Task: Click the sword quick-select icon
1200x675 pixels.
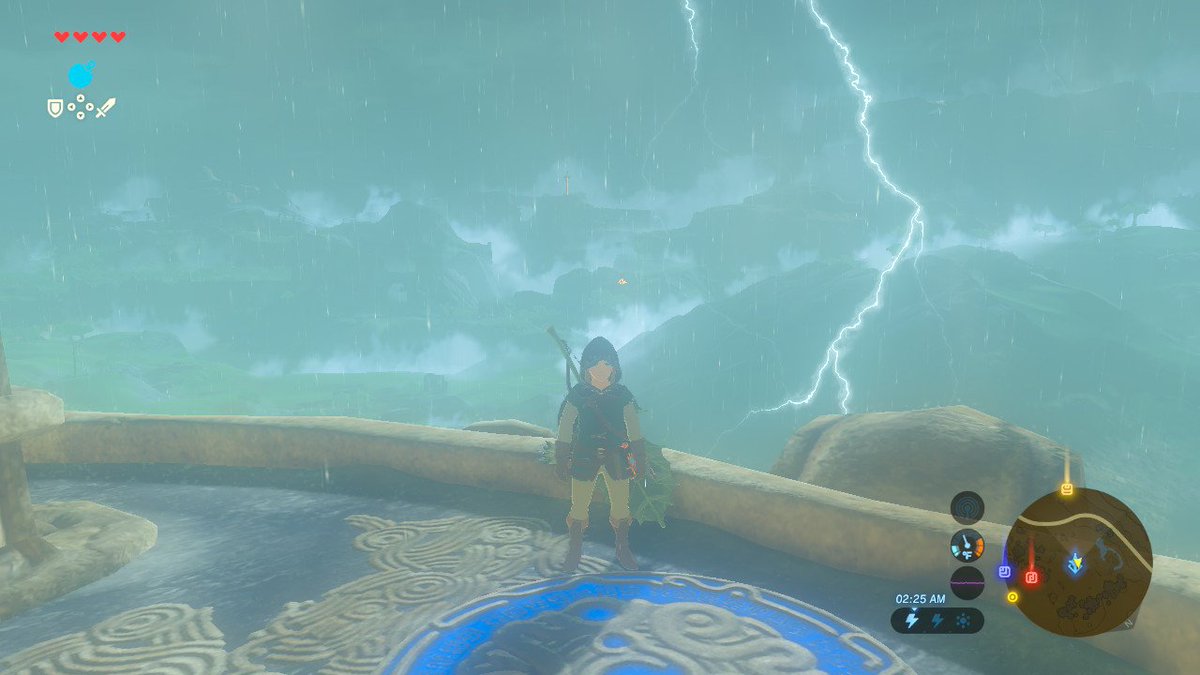Action: (105, 107)
